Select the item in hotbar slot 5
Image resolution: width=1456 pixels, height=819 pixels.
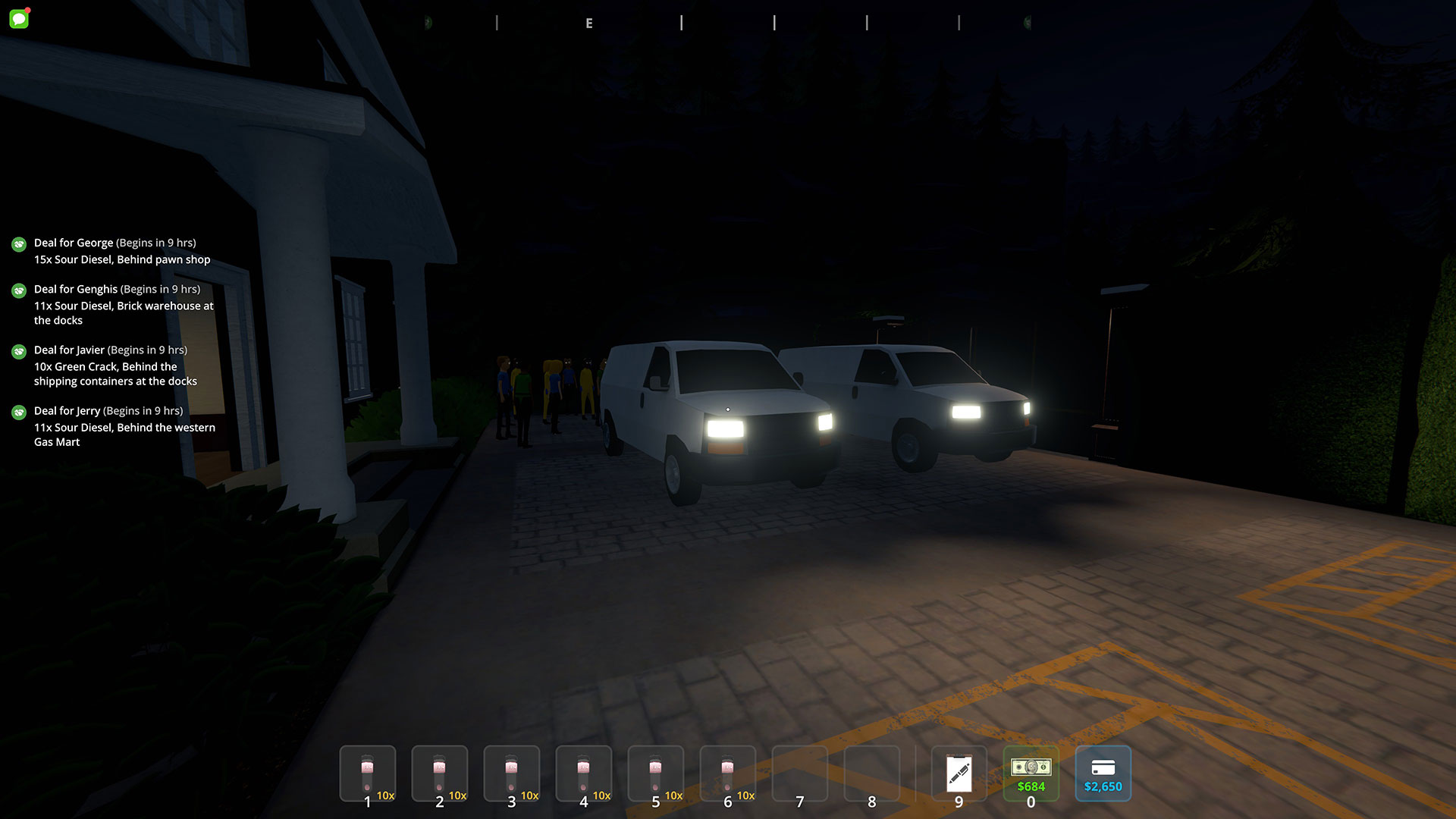[656, 773]
